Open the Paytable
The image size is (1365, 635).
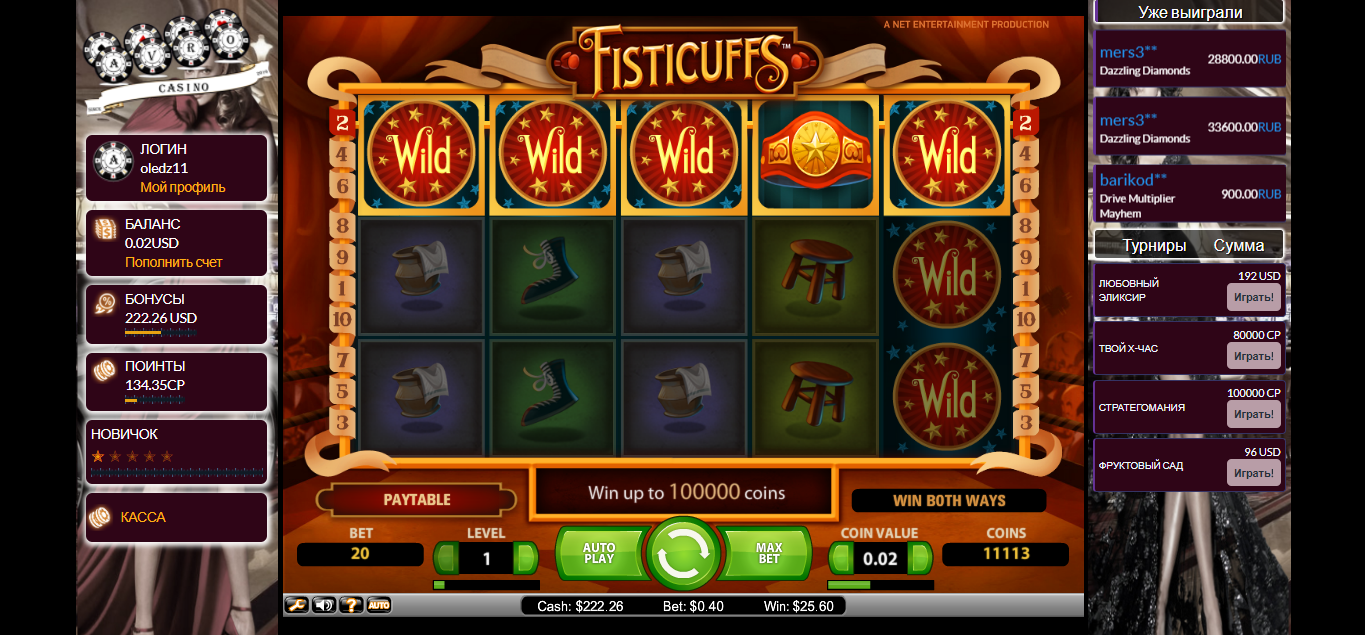[x=417, y=499]
